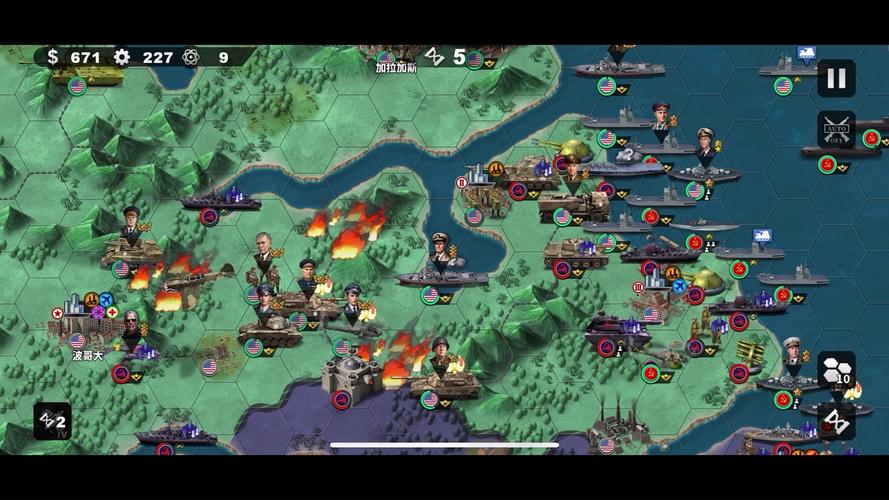This screenshot has width=889, height=500.
Task: Toggle the AUTO OFF battle mode
Action: (x=836, y=130)
